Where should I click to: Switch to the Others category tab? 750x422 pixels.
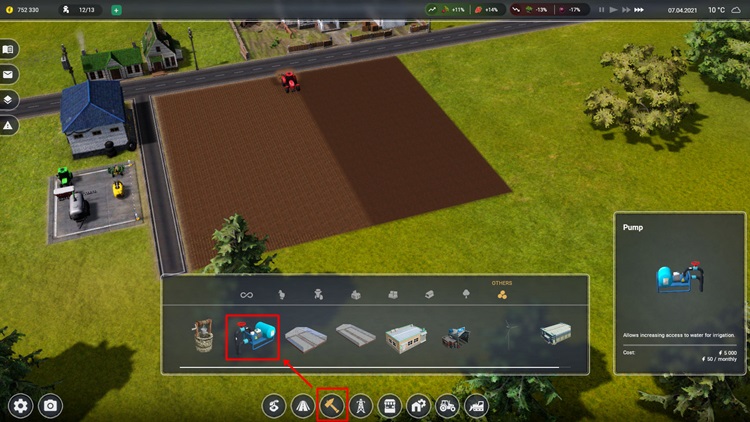coord(501,295)
